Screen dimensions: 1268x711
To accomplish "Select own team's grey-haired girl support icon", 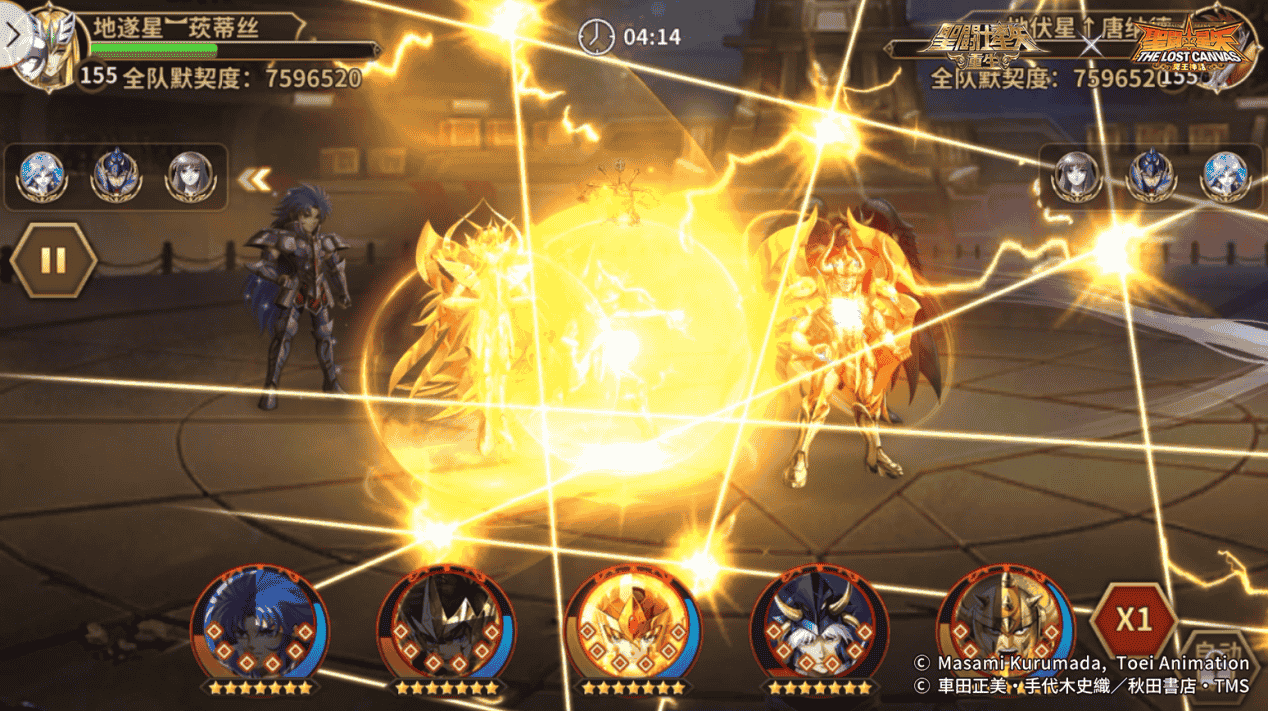I will 190,176.
